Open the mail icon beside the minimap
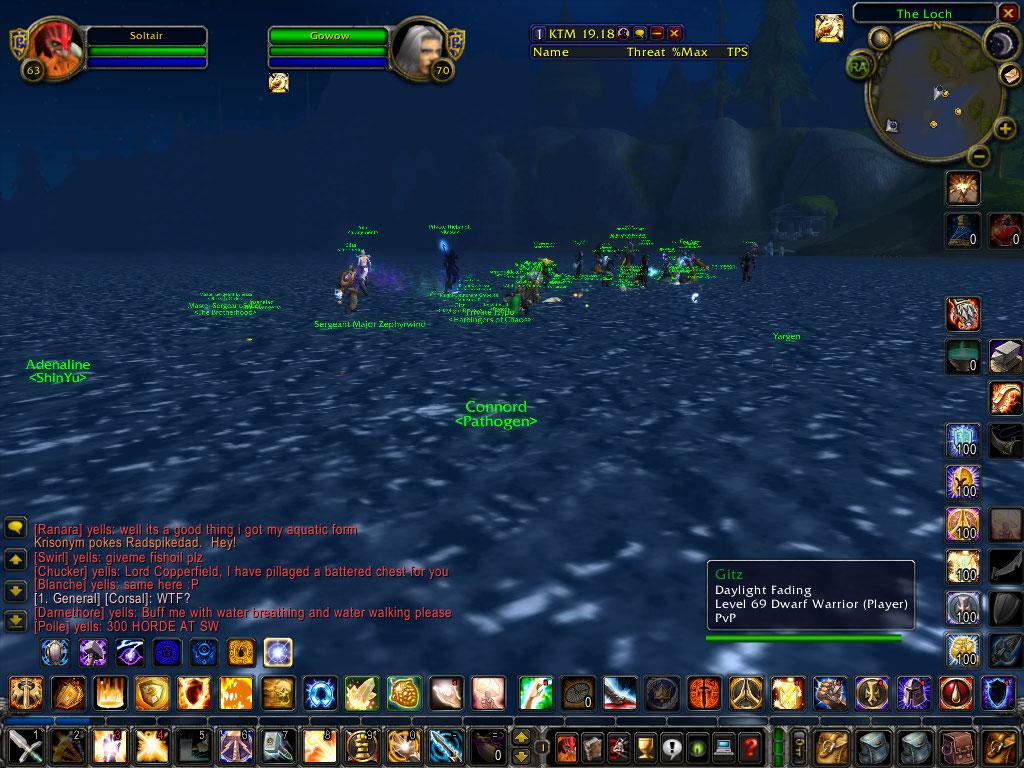Image resolution: width=1024 pixels, height=768 pixels. (1010, 76)
